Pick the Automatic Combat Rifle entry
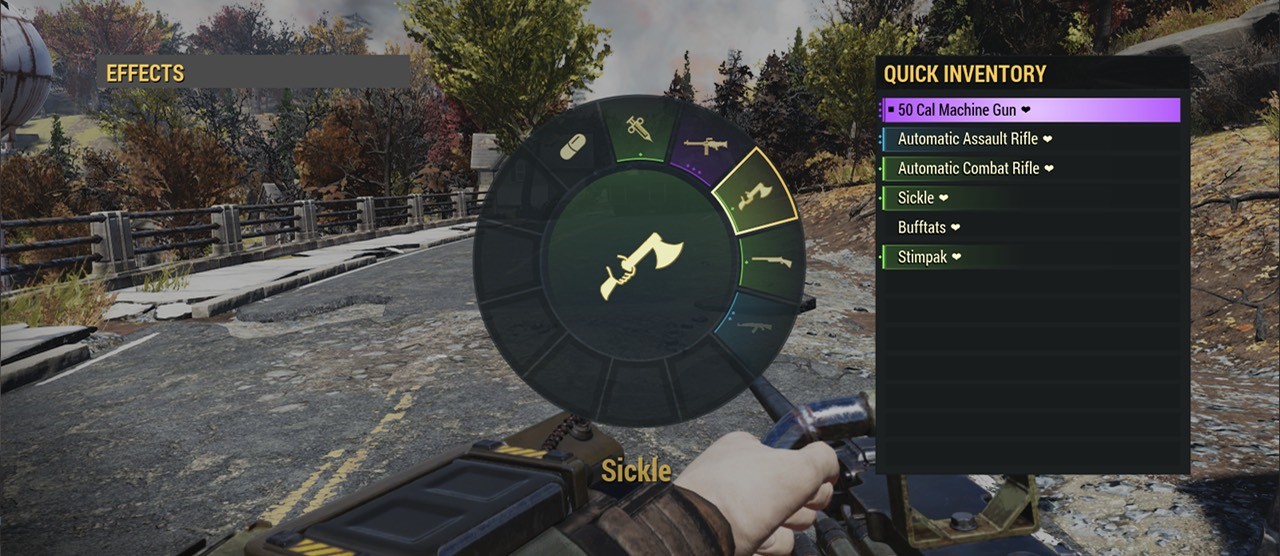The height and width of the screenshot is (556, 1280). click(x=1030, y=169)
